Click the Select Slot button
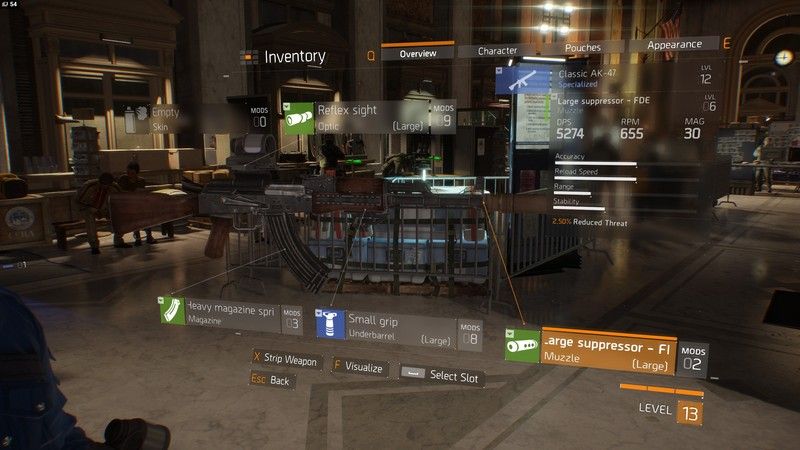This screenshot has height=450, width=800. [x=440, y=377]
